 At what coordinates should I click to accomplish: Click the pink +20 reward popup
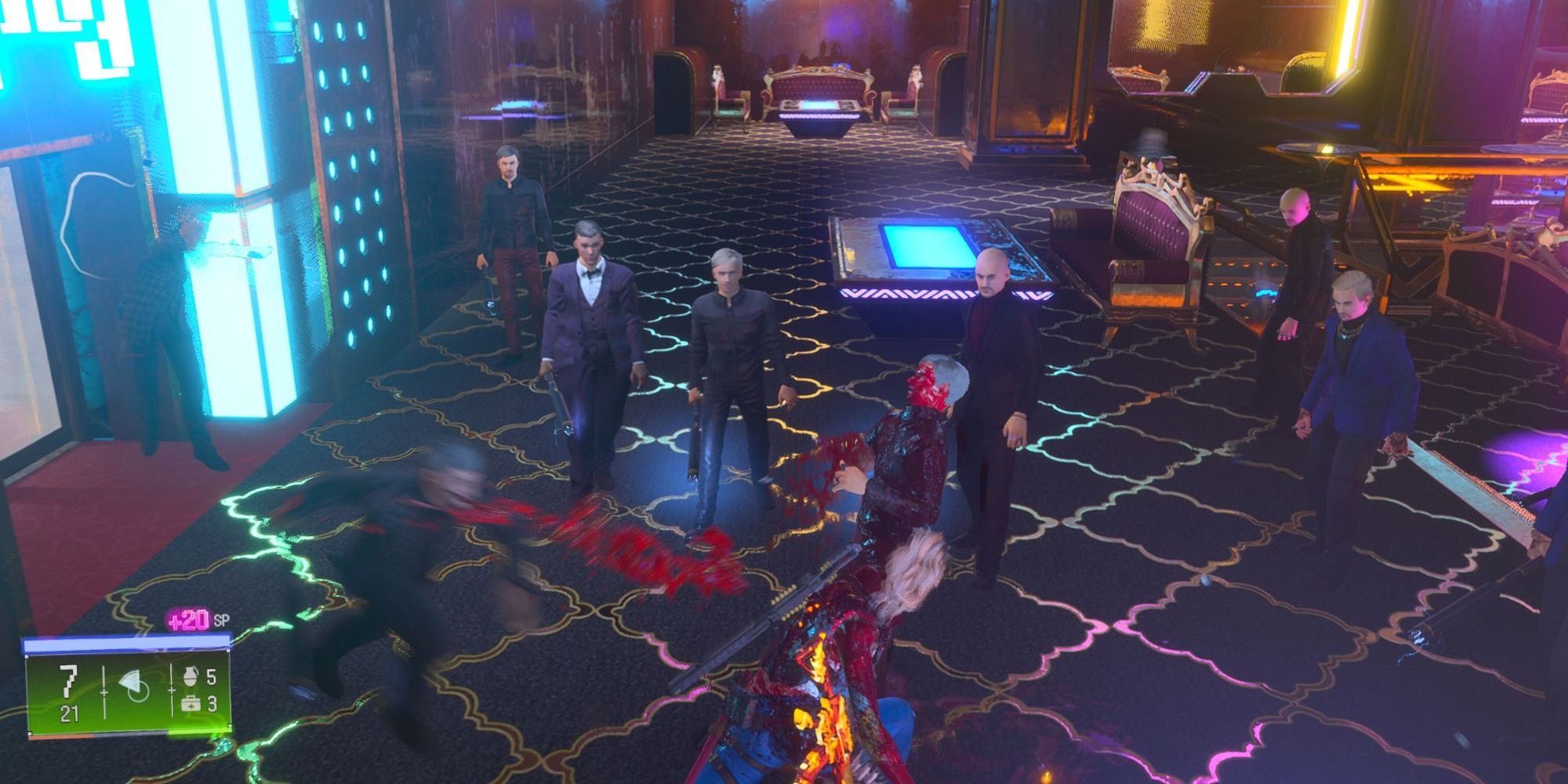(187, 620)
